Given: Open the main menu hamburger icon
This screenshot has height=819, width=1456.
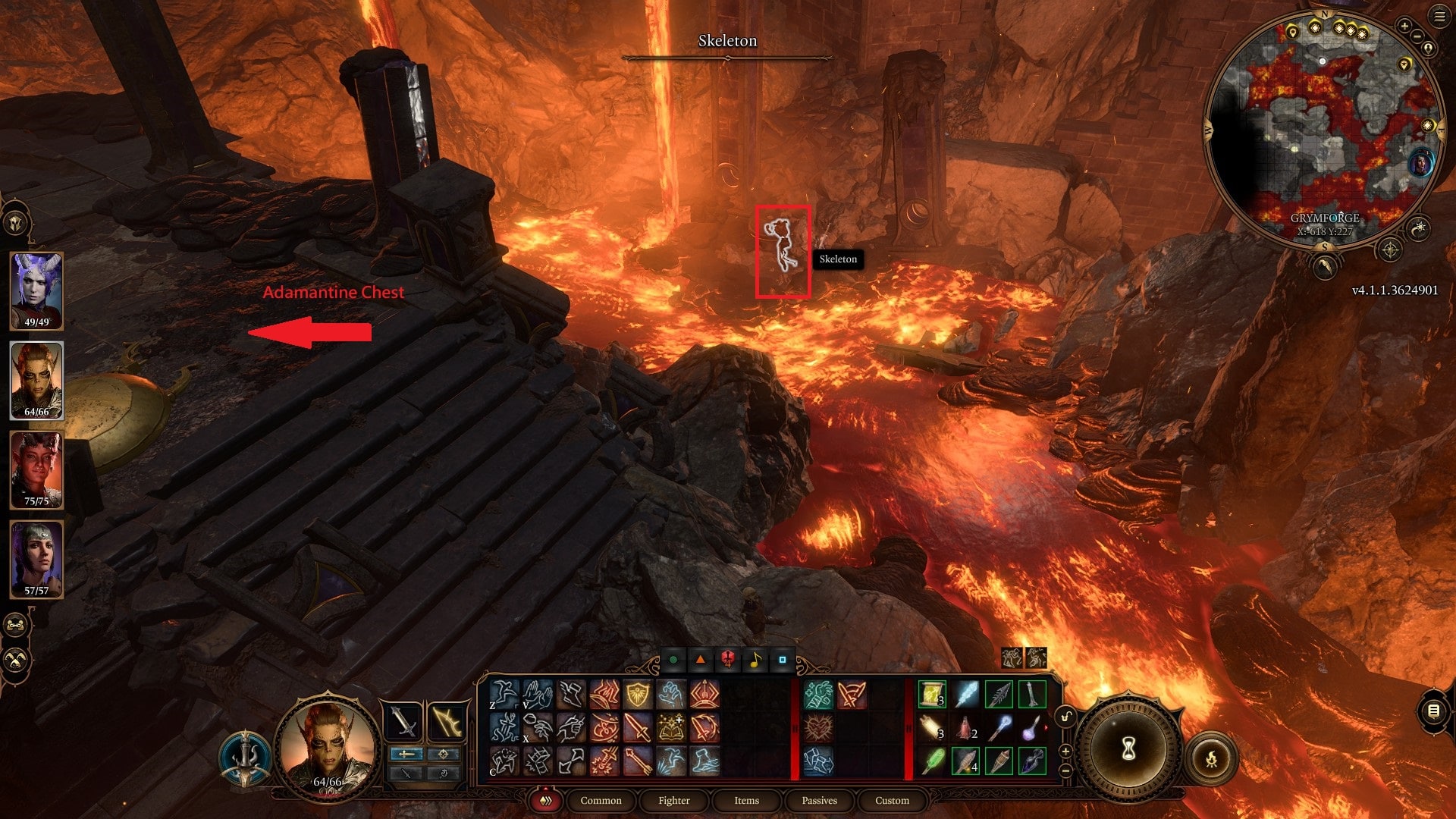Looking at the screenshot, I should 1439,17.
